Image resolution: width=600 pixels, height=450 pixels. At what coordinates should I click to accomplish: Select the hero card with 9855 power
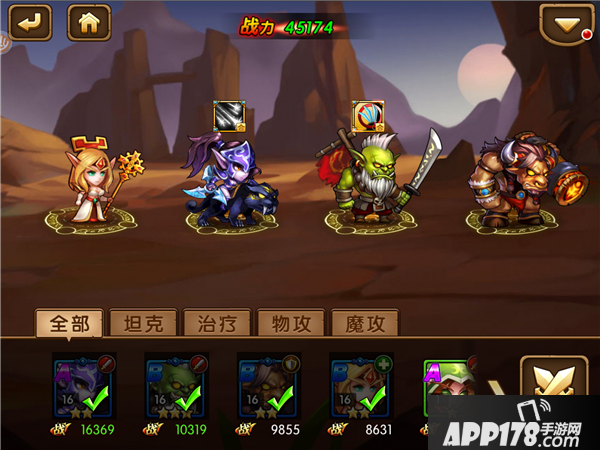point(269,387)
